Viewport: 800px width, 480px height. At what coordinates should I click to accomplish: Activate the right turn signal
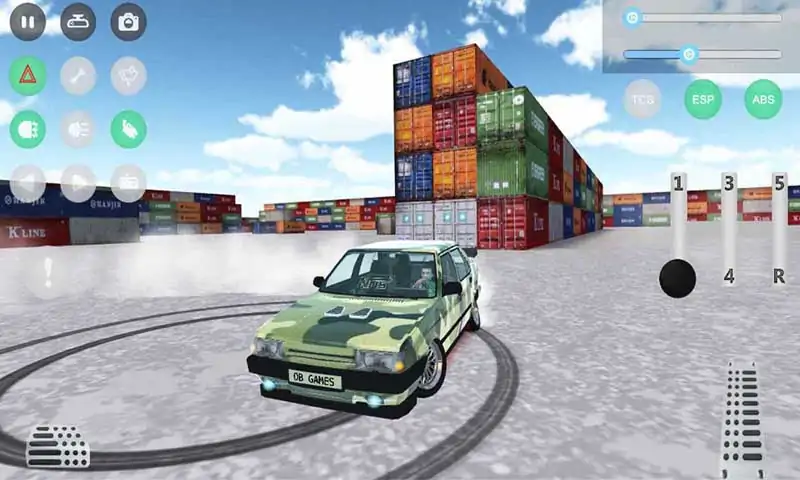[78, 183]
